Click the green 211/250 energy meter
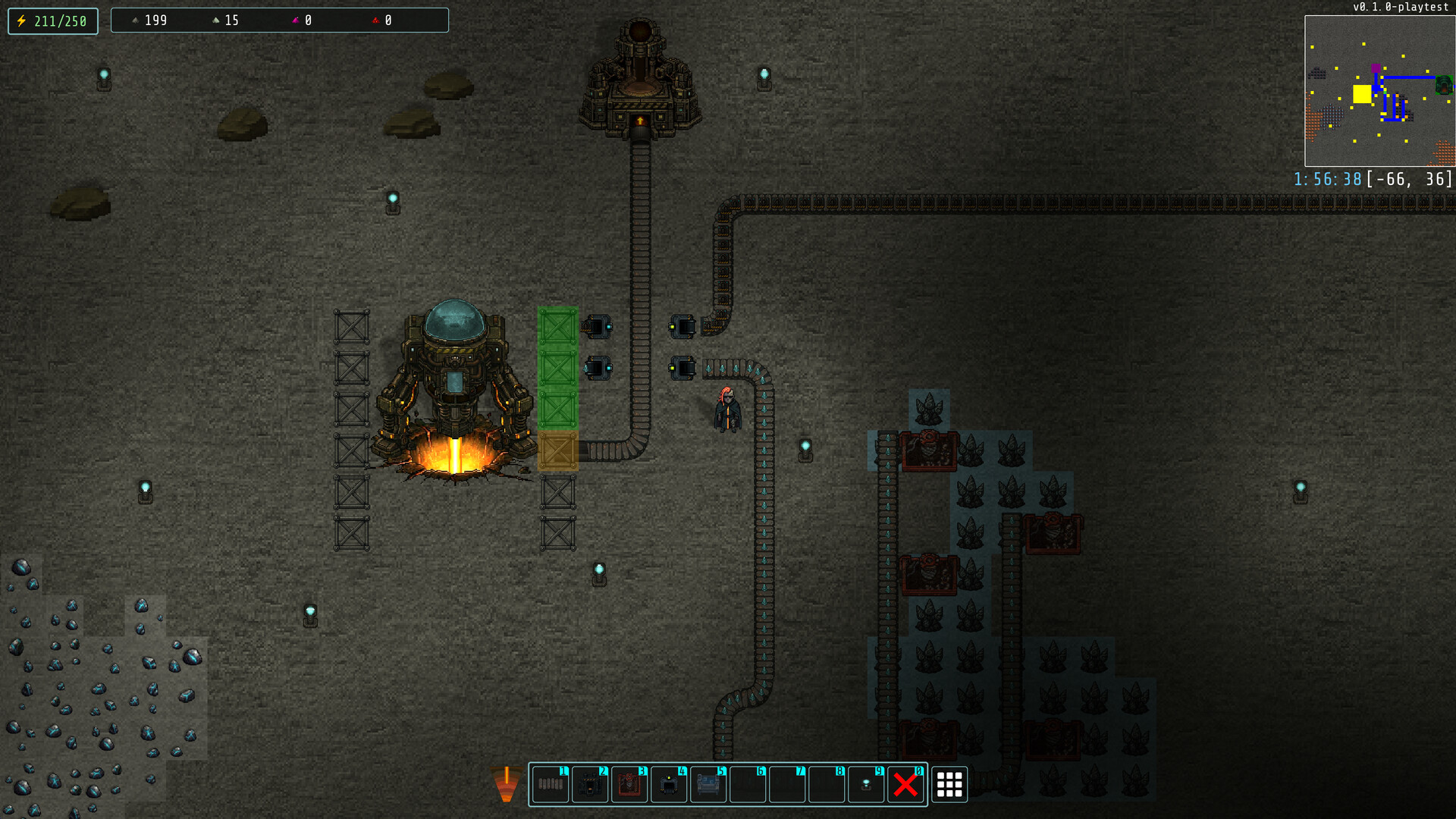This screenshot has height=819, width=1456. pyautogui.click(x=52, y=20)
